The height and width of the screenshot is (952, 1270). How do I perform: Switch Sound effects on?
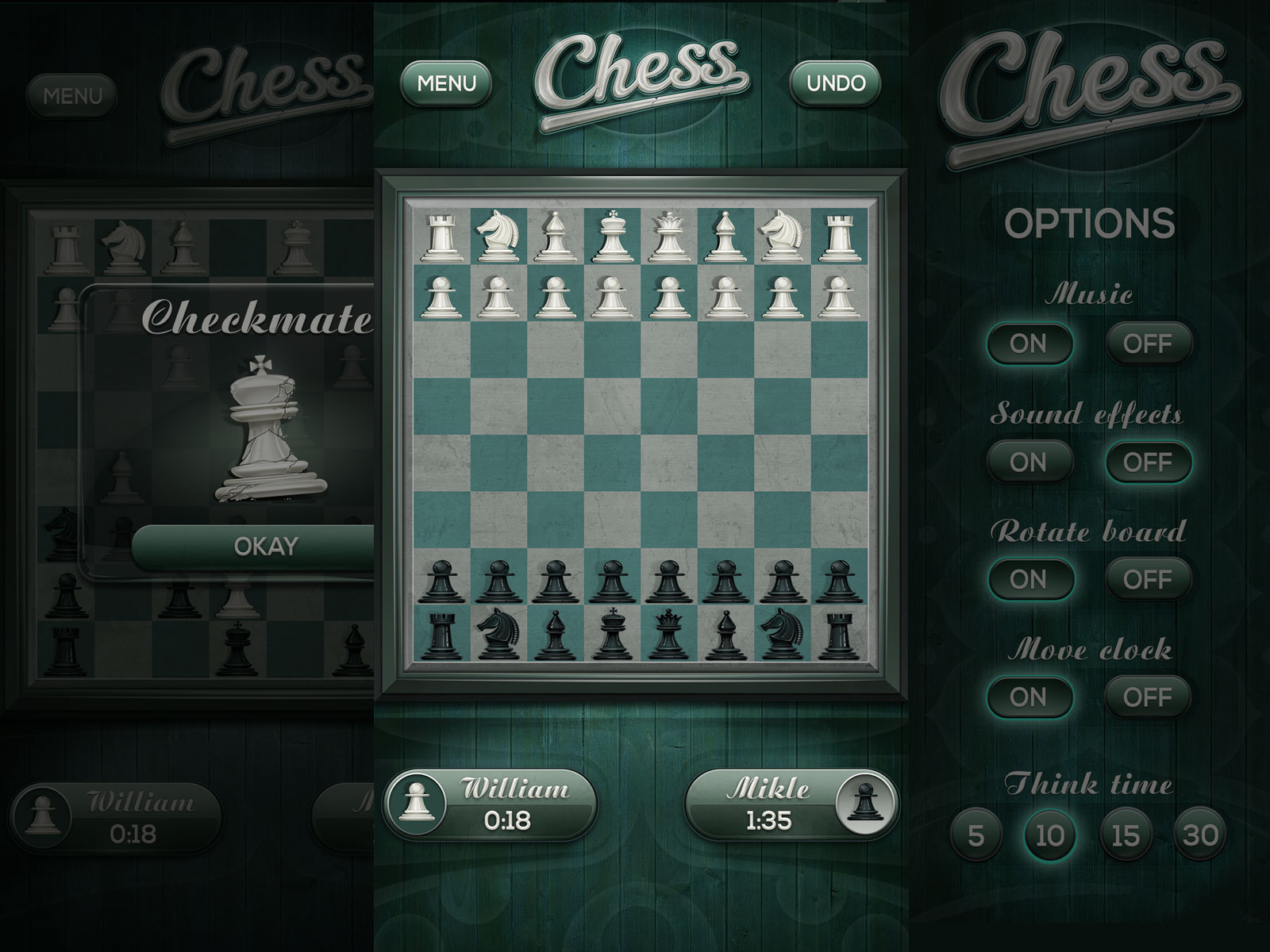pyautogui.click(x=1028, y=463)
